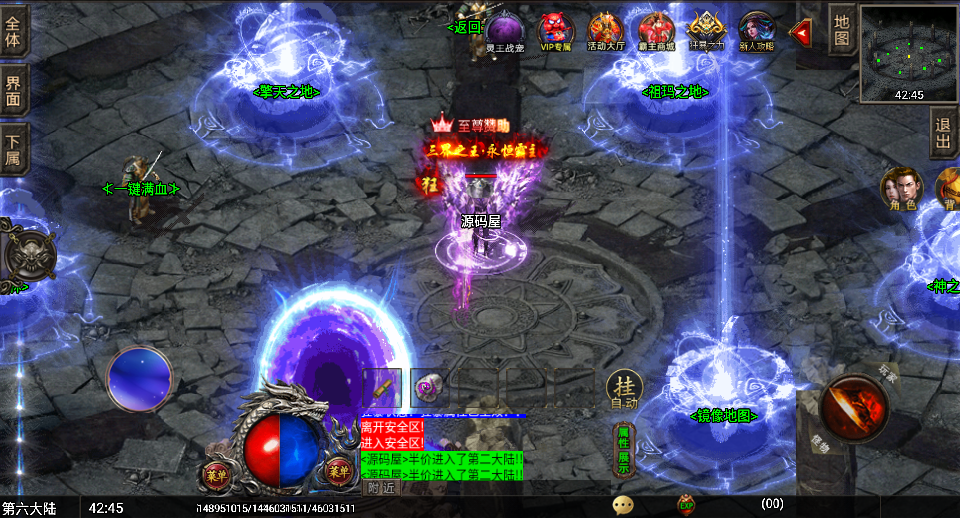Open the 霸主商城 shop
The height and width of the screenshot is (518, 960).
pos(656,30)
